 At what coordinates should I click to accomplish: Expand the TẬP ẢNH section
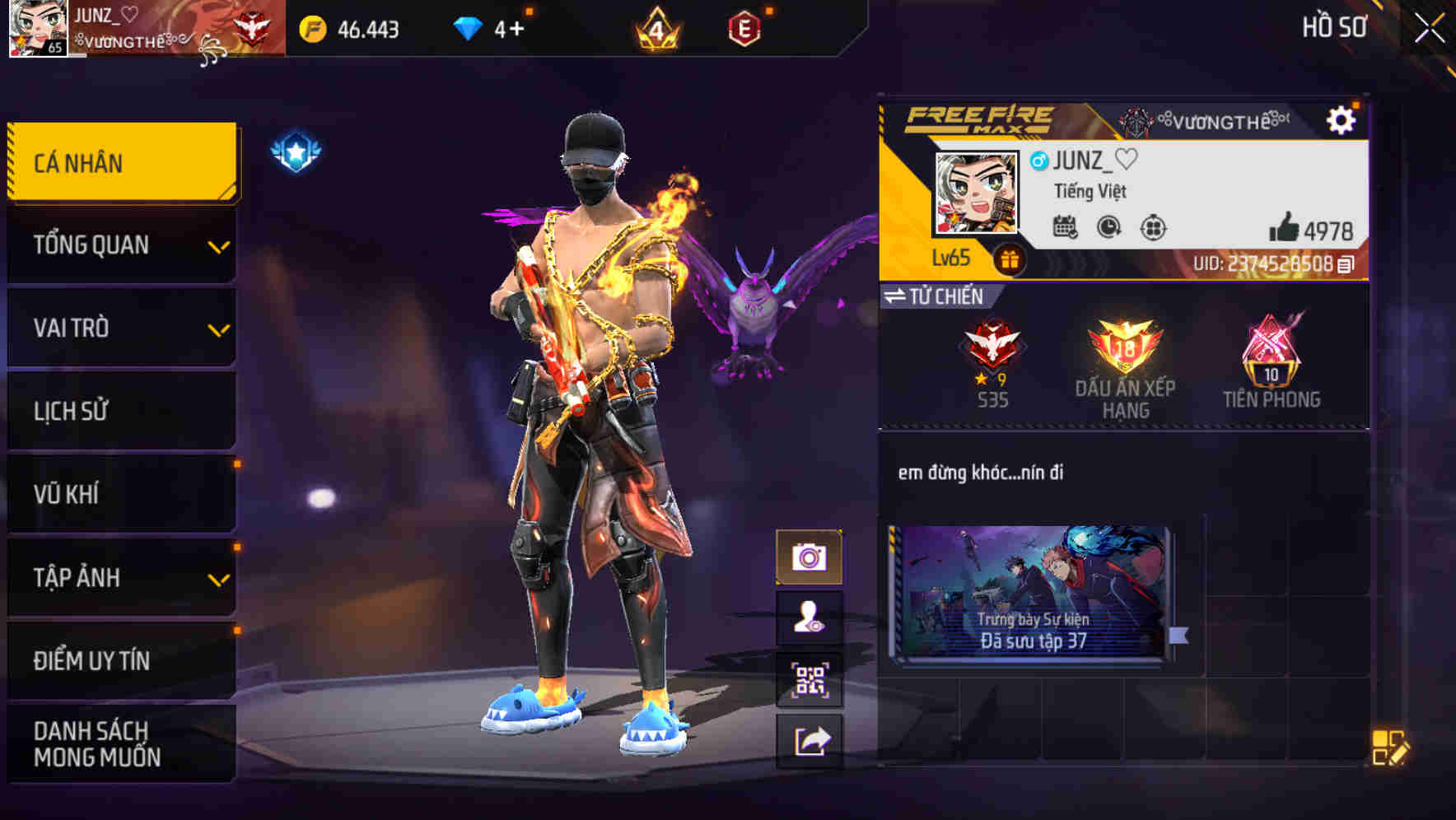pyautogui.click(x=121, y=578)
